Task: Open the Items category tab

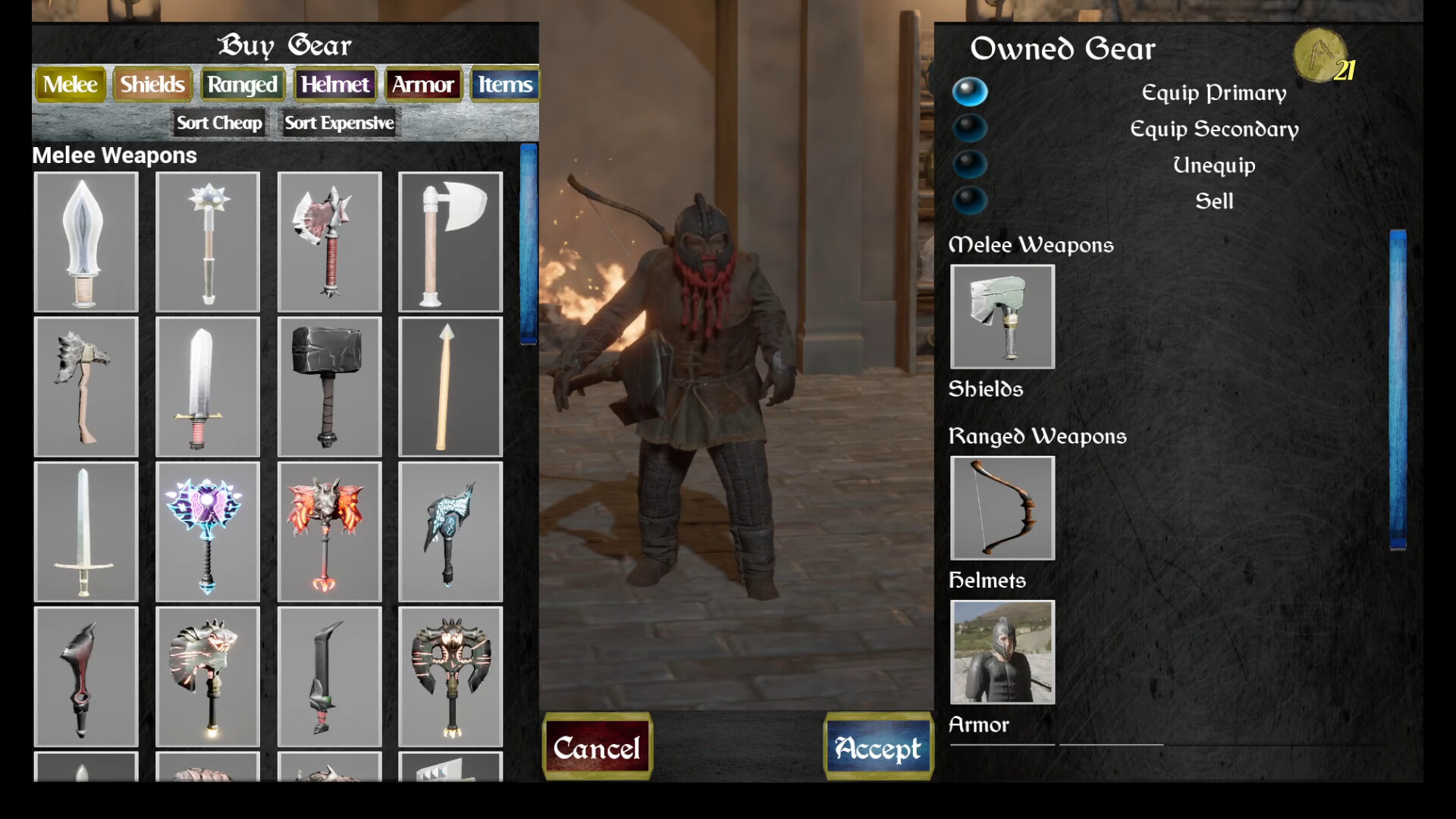Action: coord(504,84)
